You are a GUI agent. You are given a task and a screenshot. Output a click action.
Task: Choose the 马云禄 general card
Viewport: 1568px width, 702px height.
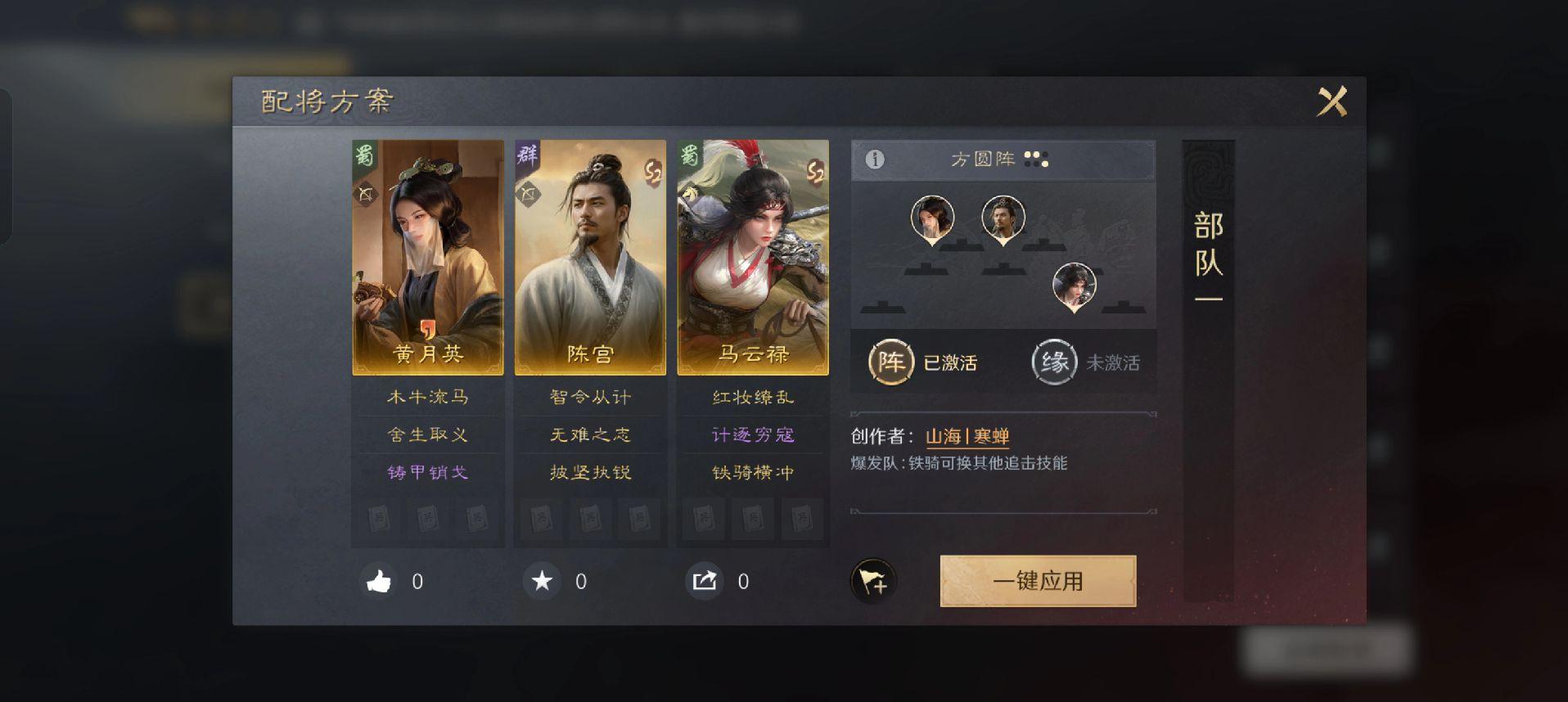[752, 257]
